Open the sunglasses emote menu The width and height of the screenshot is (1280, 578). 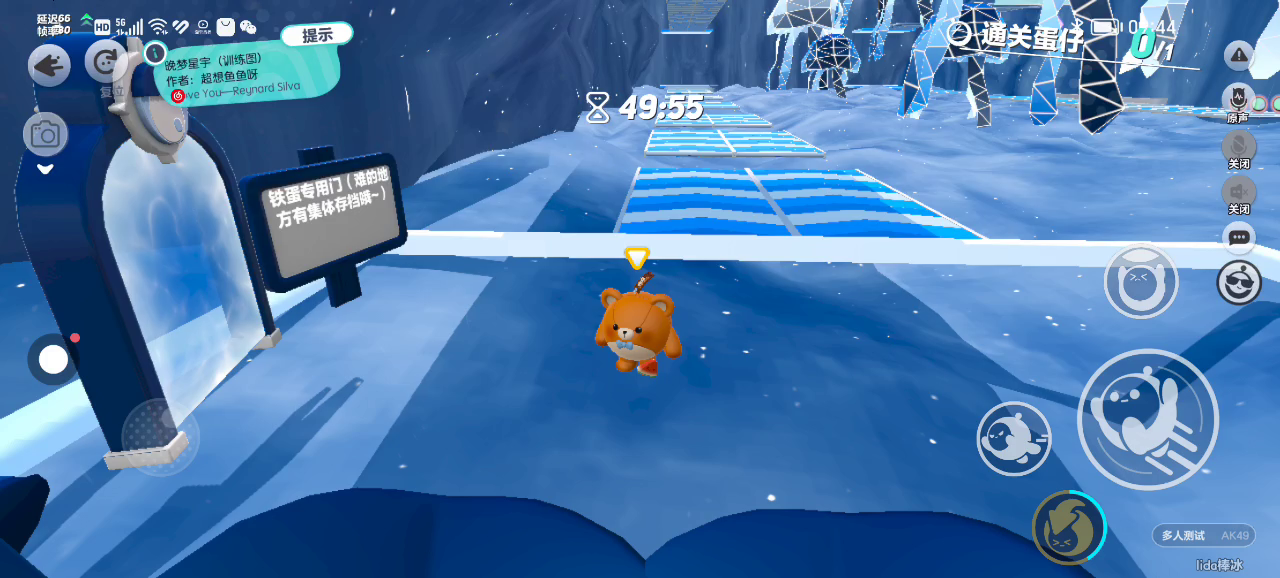click(1239, 283)
